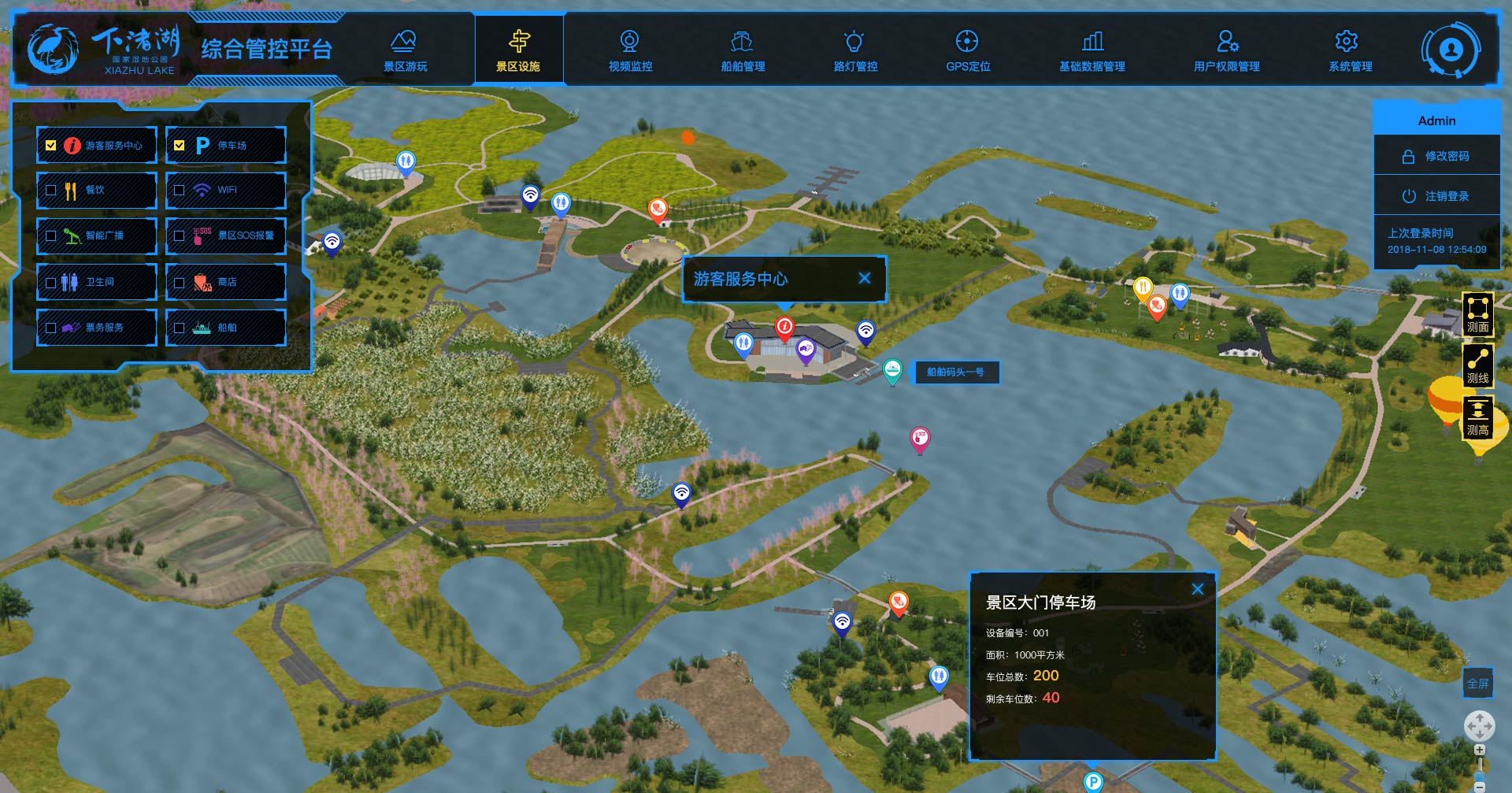Open the 景区游玩 navigation tab
Viewport: 1512px width, 793px height.
(405, 50)
